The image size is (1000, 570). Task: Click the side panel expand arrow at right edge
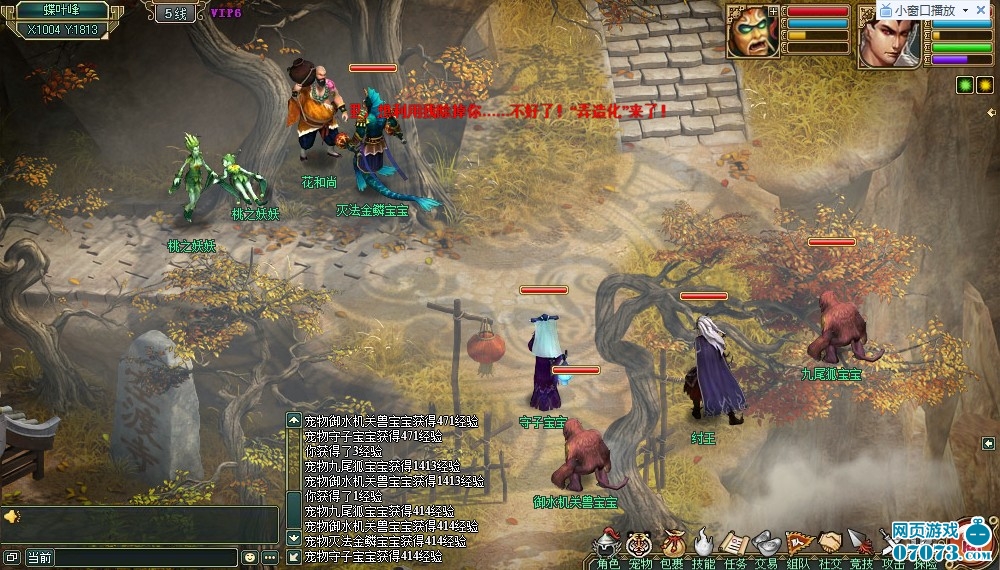click(988, 443)
